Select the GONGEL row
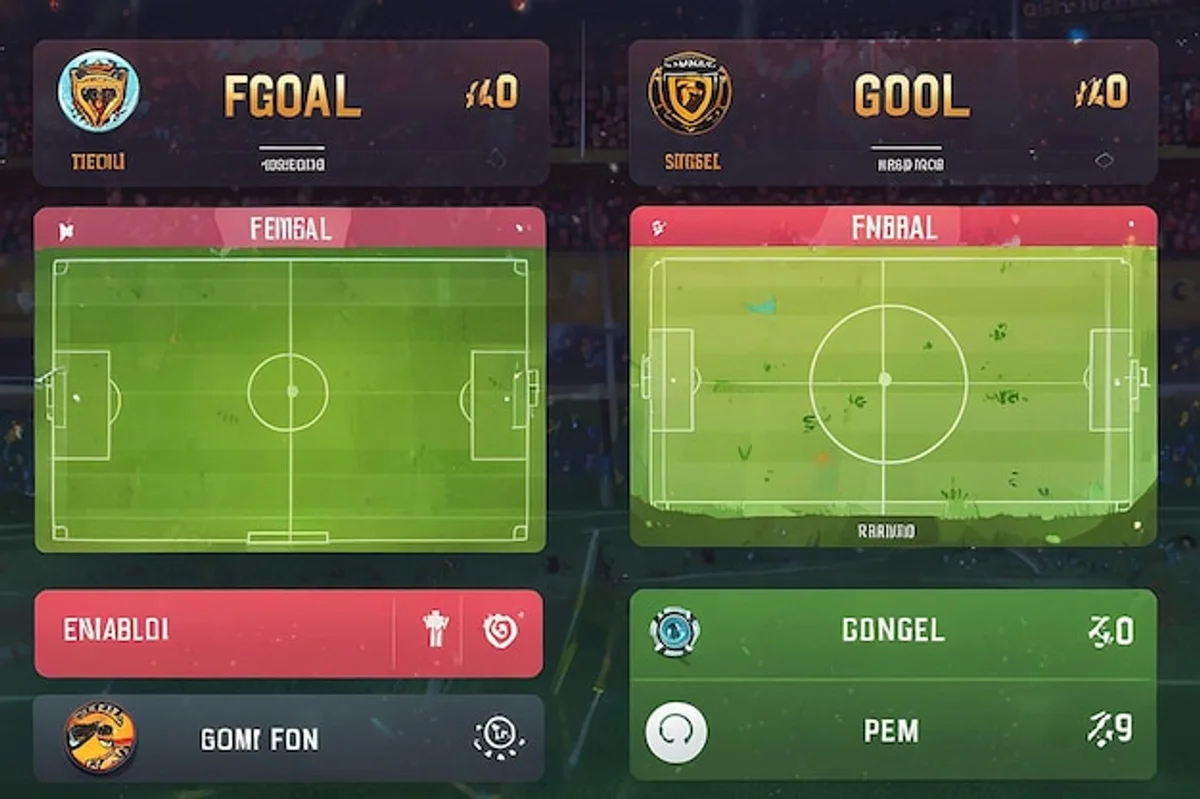This screenshot has height=799, width=1200. [893, 631]
